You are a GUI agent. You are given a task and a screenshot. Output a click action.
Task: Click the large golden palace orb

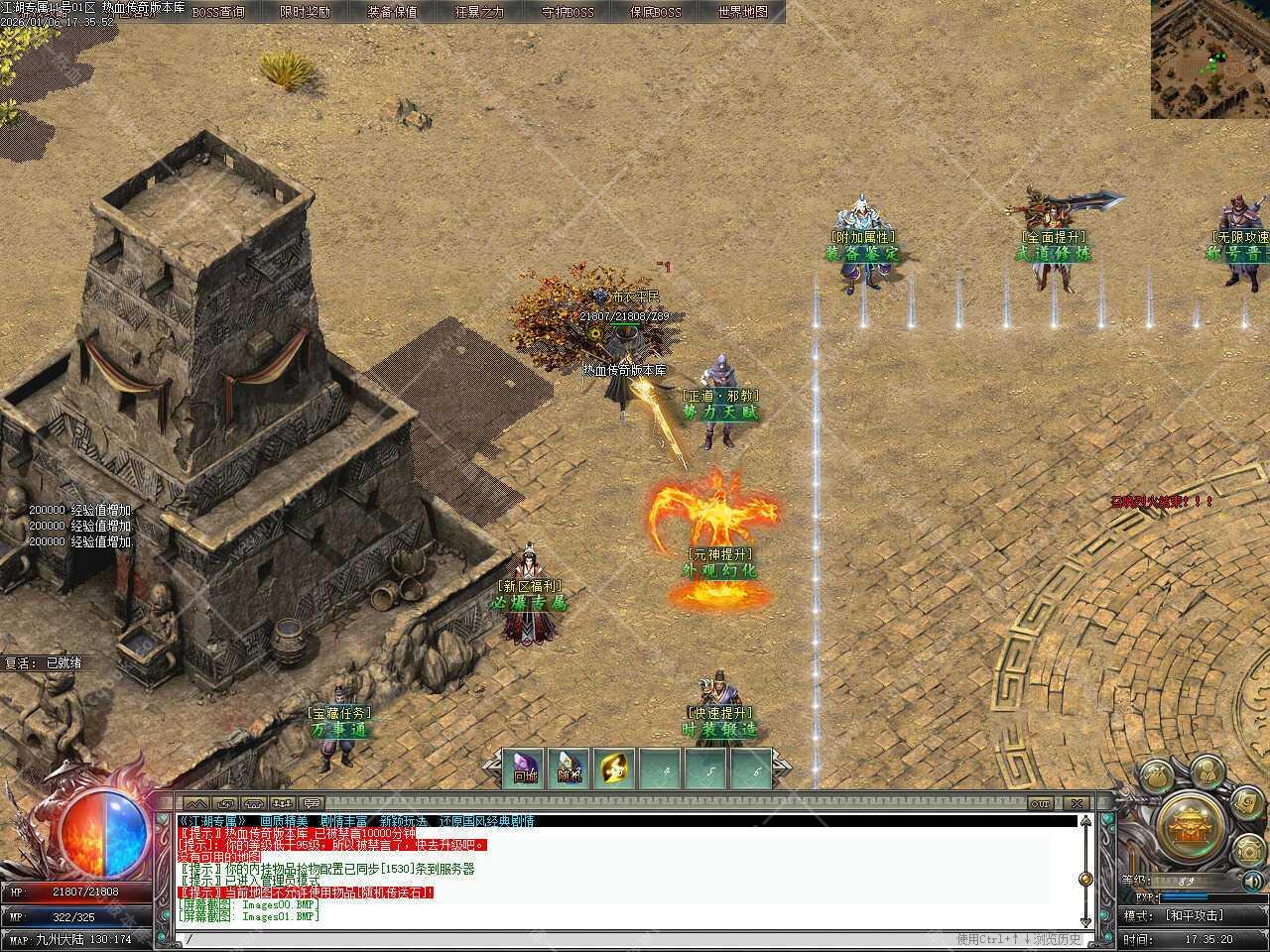point(1190,823)
